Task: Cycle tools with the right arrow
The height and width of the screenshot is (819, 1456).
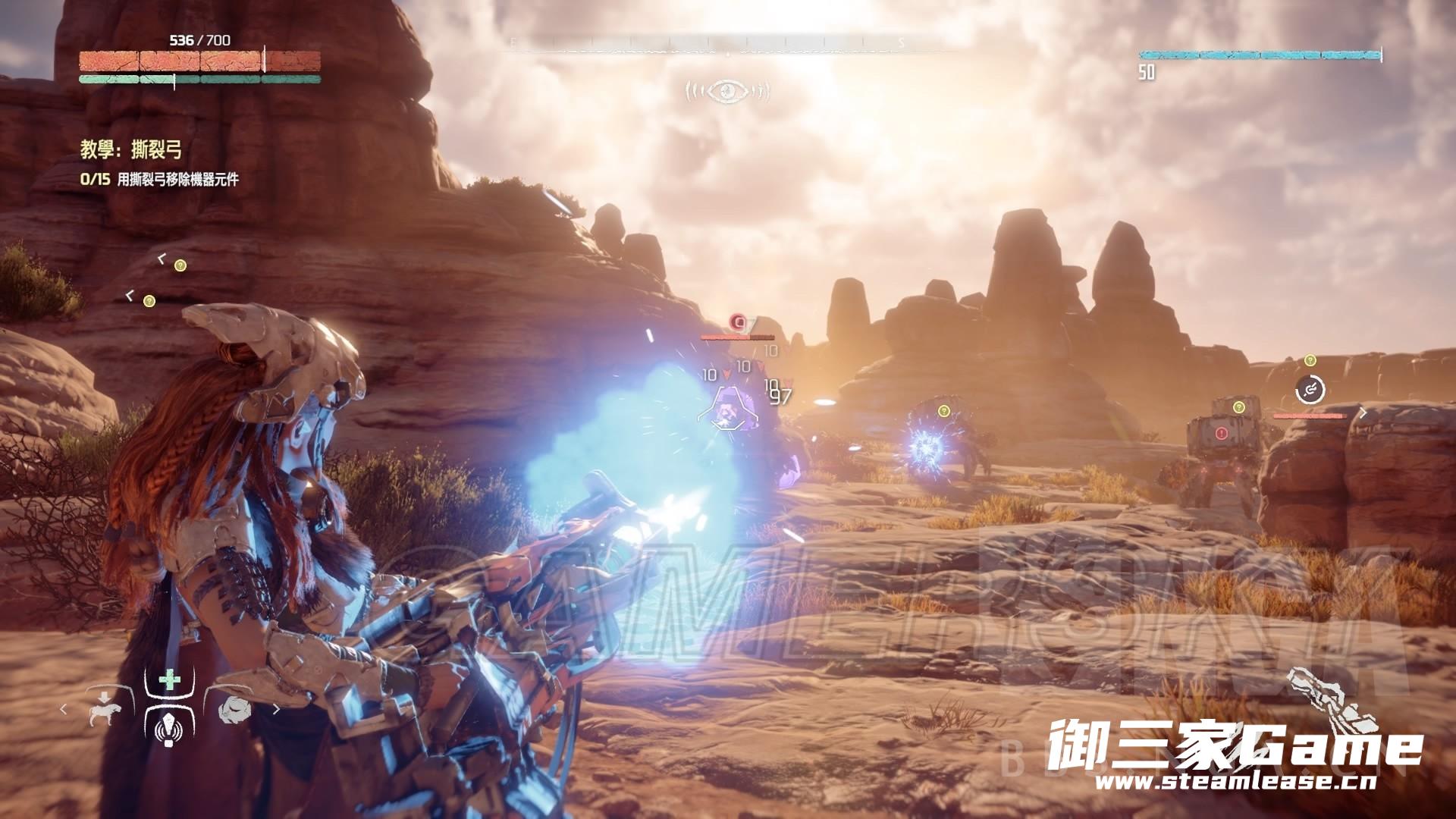Action: pyautogui.click(x=277, y=711)
